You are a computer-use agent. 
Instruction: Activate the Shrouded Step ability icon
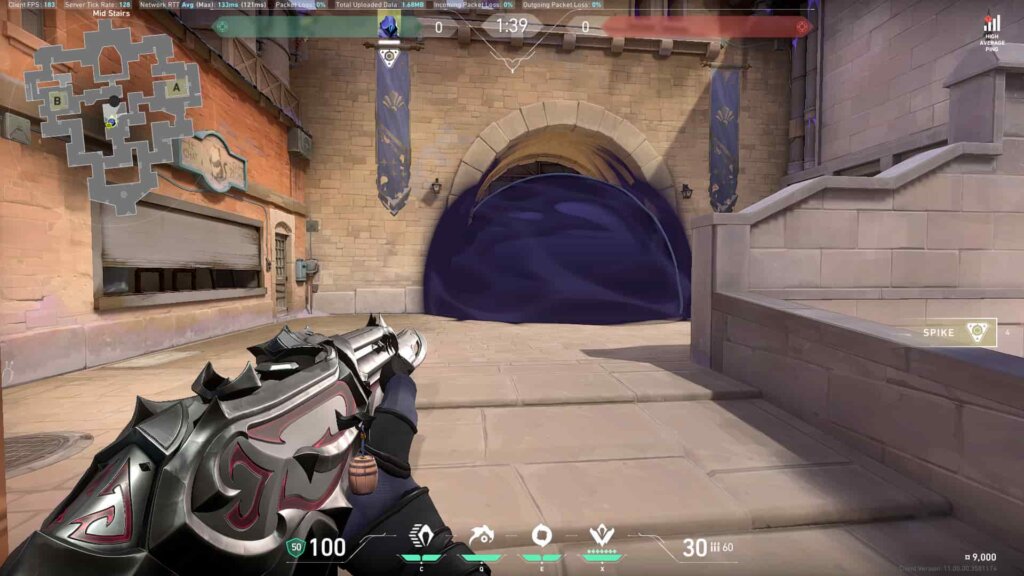pos(420,535)
